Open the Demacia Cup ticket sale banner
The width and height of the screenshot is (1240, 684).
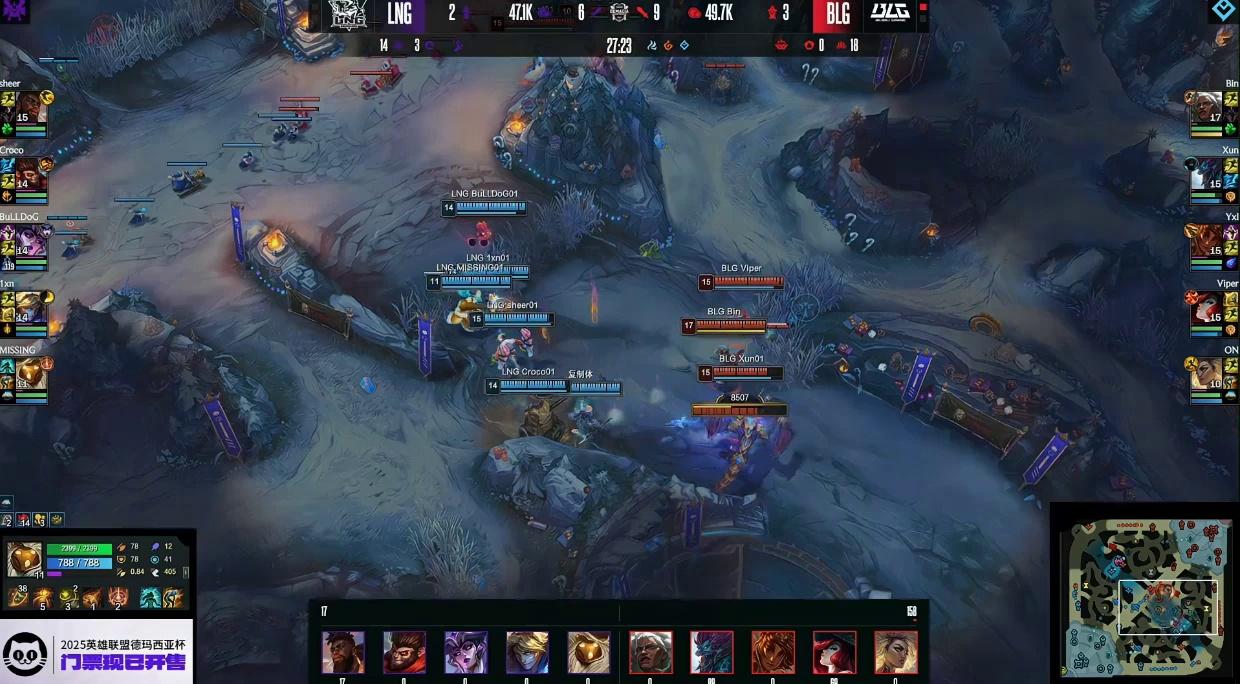click(97, 652)
